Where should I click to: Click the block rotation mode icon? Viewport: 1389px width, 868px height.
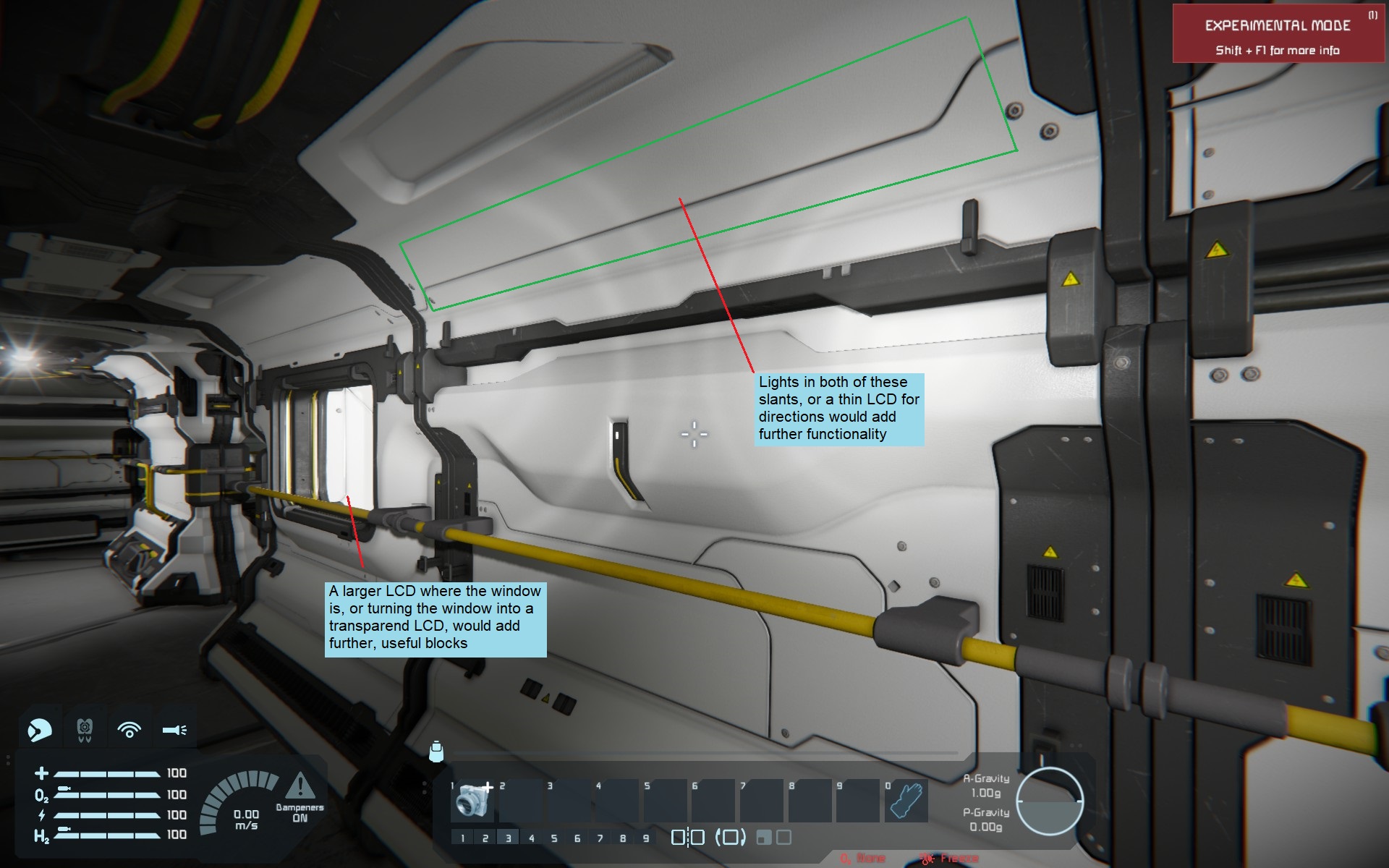point(730,838)
